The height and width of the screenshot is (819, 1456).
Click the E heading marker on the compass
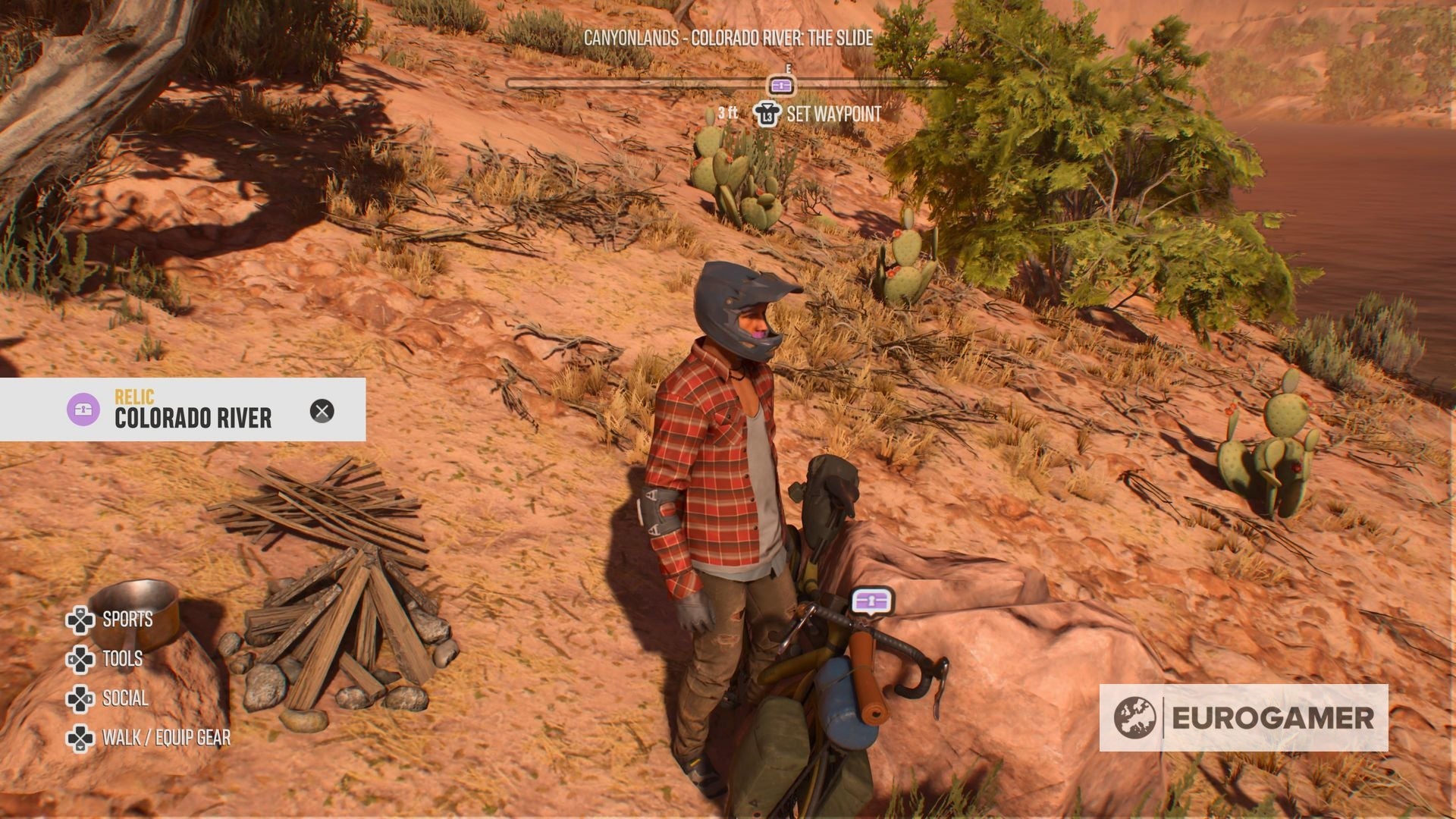pos(789,68)
